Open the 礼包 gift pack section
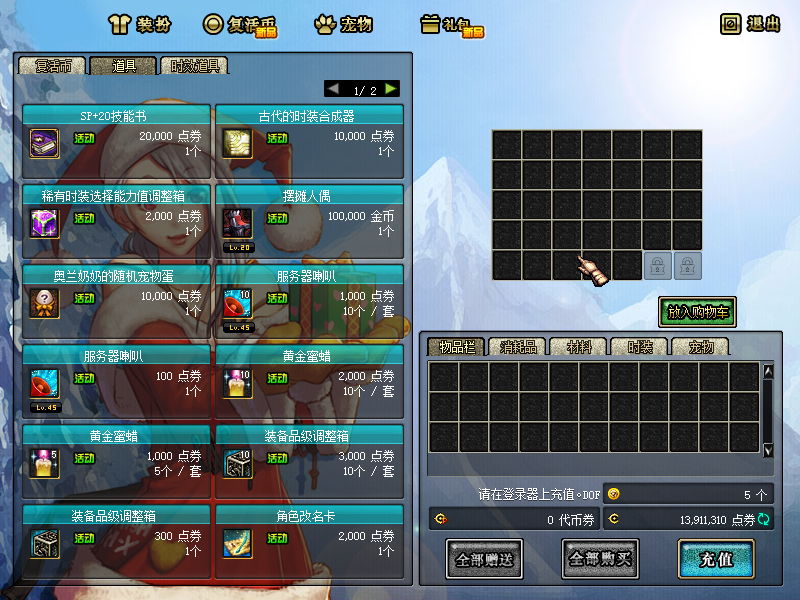The image size is (800, 600). coord(451,24)
